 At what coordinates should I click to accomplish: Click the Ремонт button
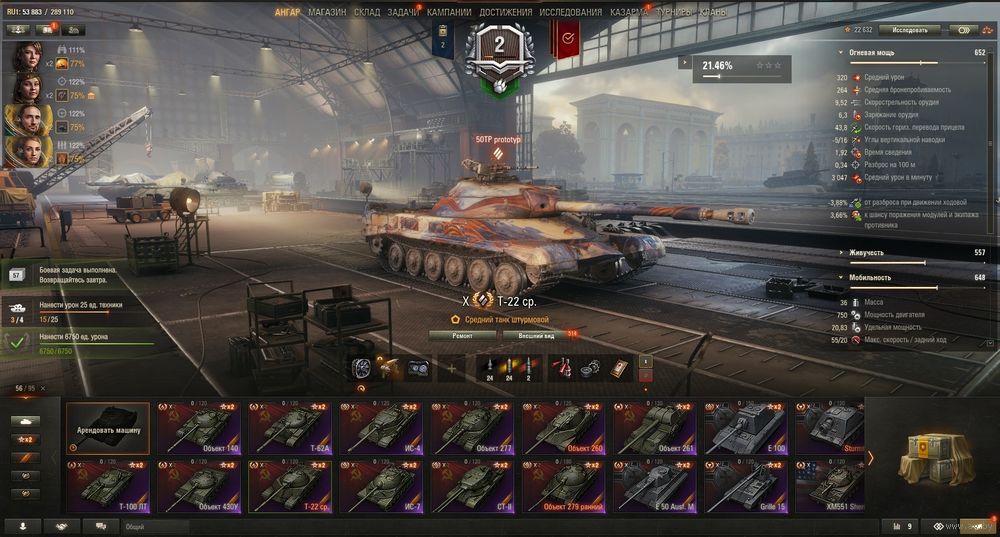pyautogui.click(x=462, y=336)
